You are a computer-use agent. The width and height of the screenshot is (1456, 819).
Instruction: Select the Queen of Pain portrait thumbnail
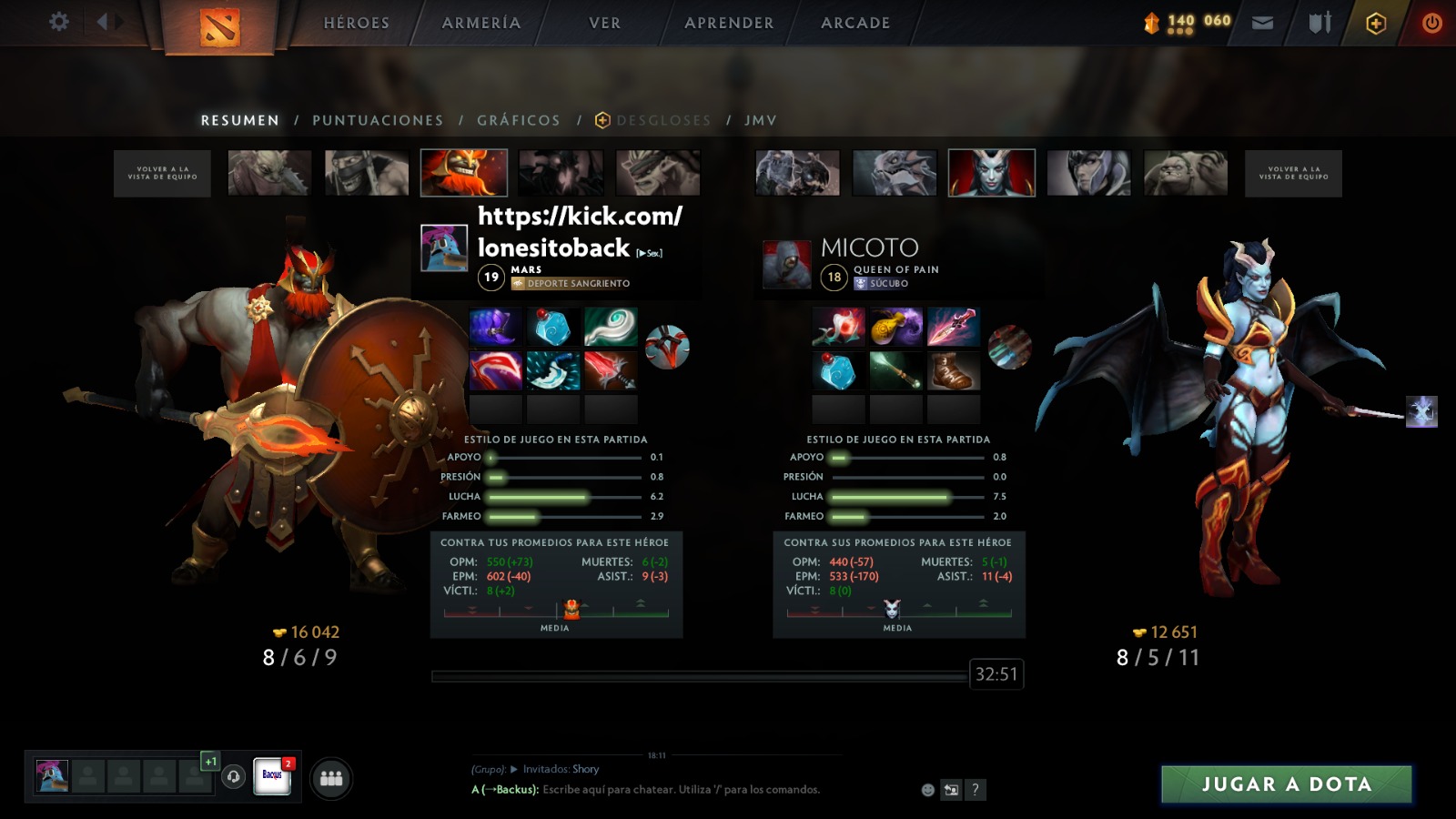pyautogui.click(x=991, y=173)
